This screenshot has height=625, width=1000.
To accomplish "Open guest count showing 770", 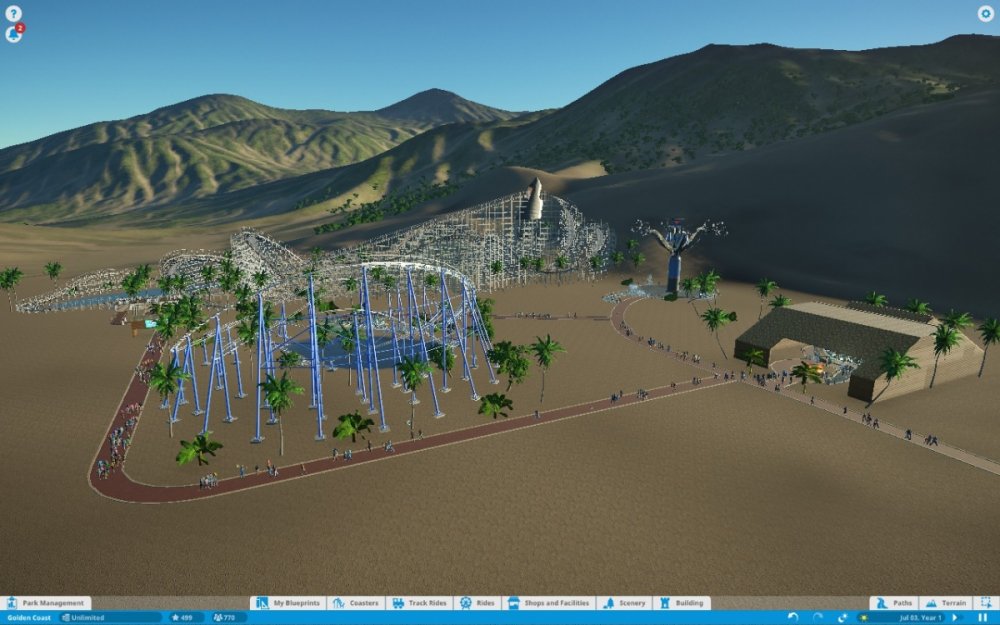I will click(x=229, y=618).
